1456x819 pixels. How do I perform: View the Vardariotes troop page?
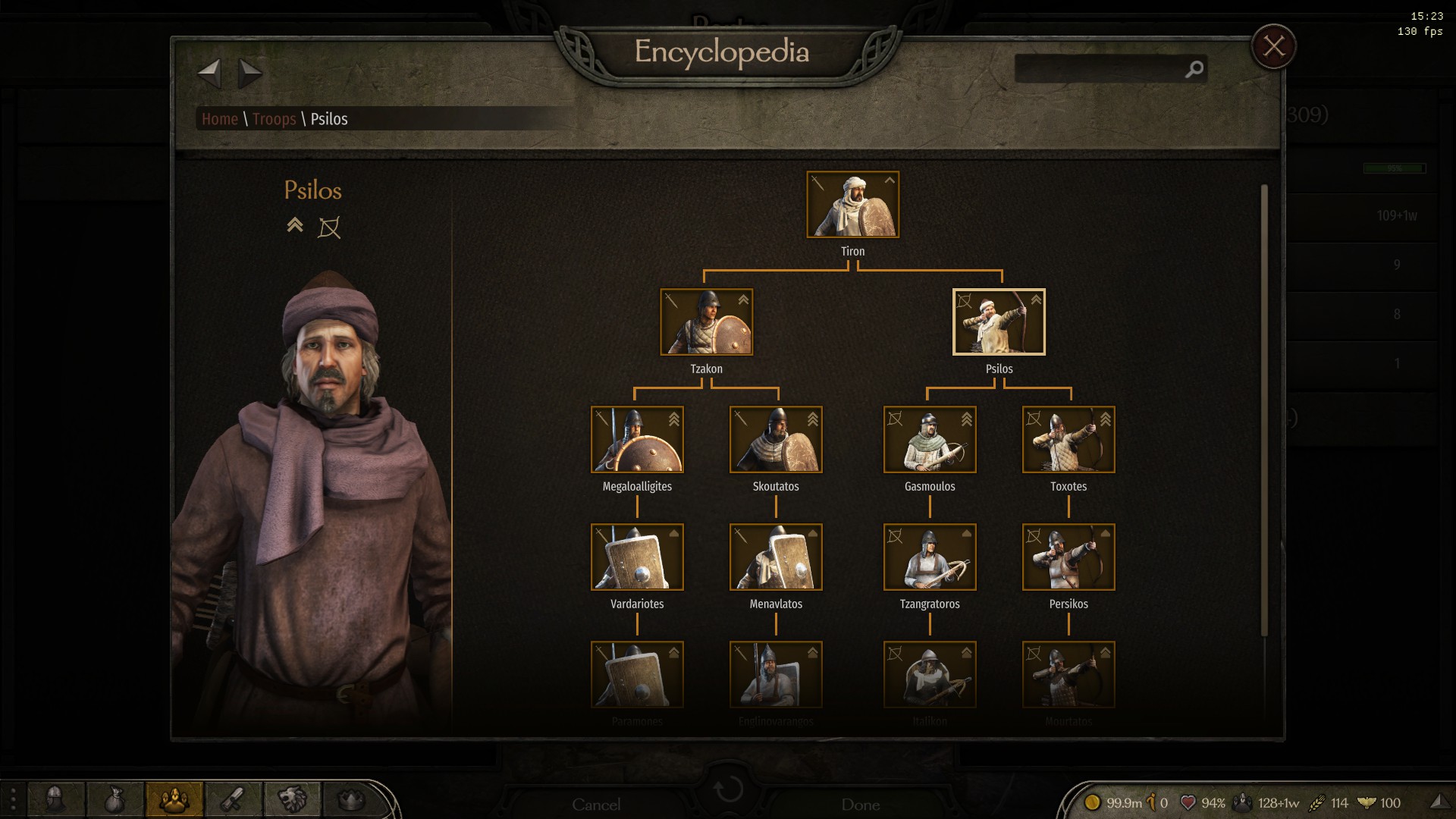point(637,557)
